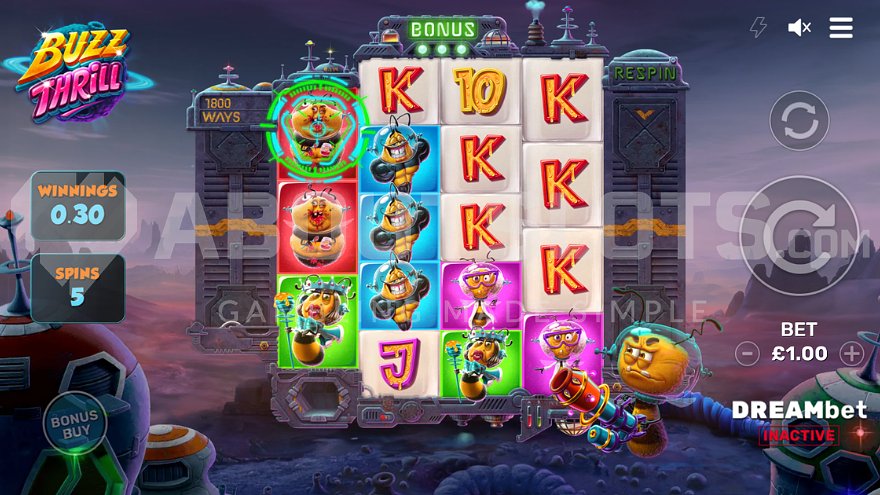Toggle the lightning bolt turbo mode
Image resolution: width=880 pixels, height=495 pixels.
point(758,28)
